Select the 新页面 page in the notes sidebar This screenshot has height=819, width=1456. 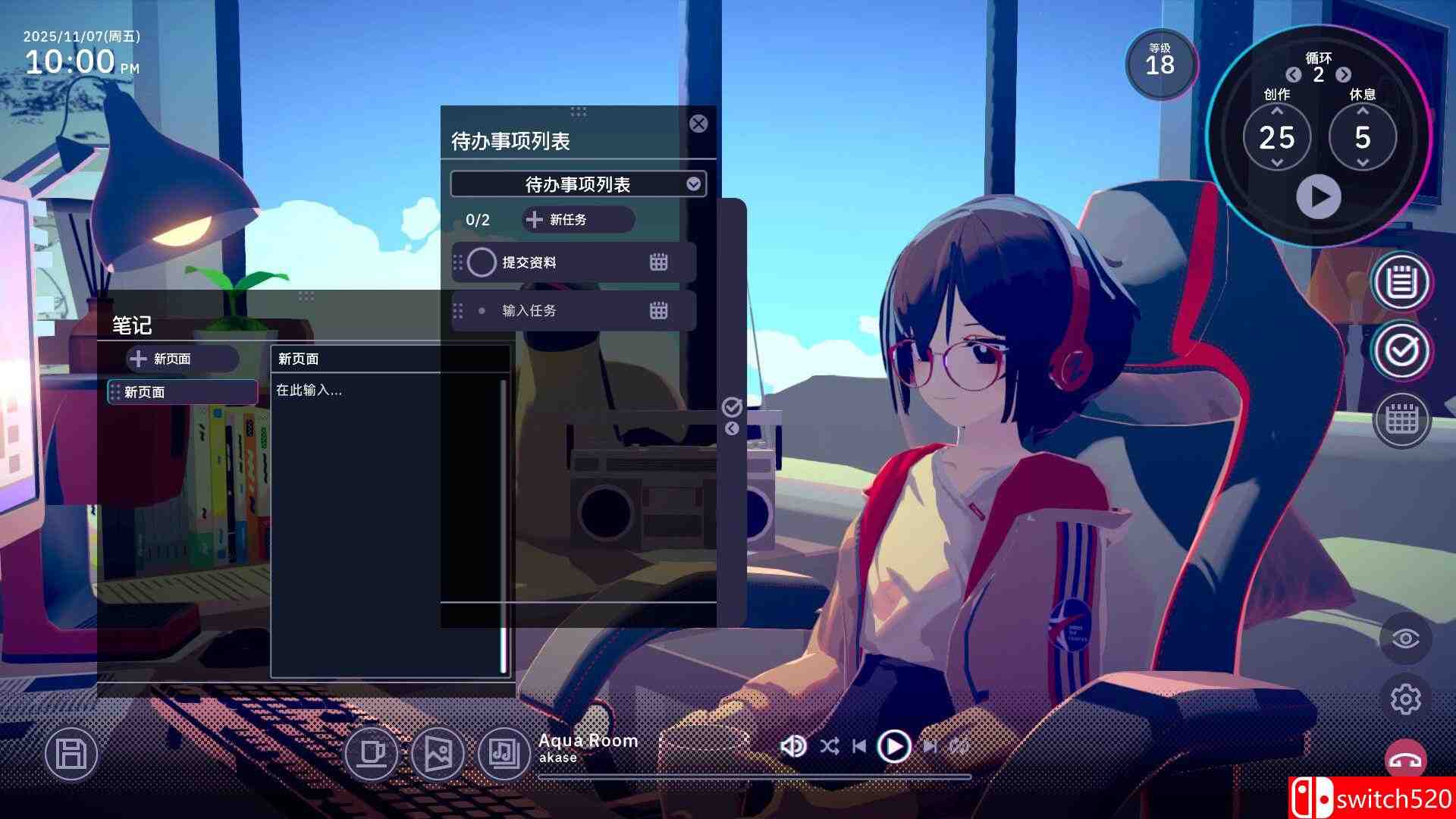pyautogui.click(x=180, y=392)
